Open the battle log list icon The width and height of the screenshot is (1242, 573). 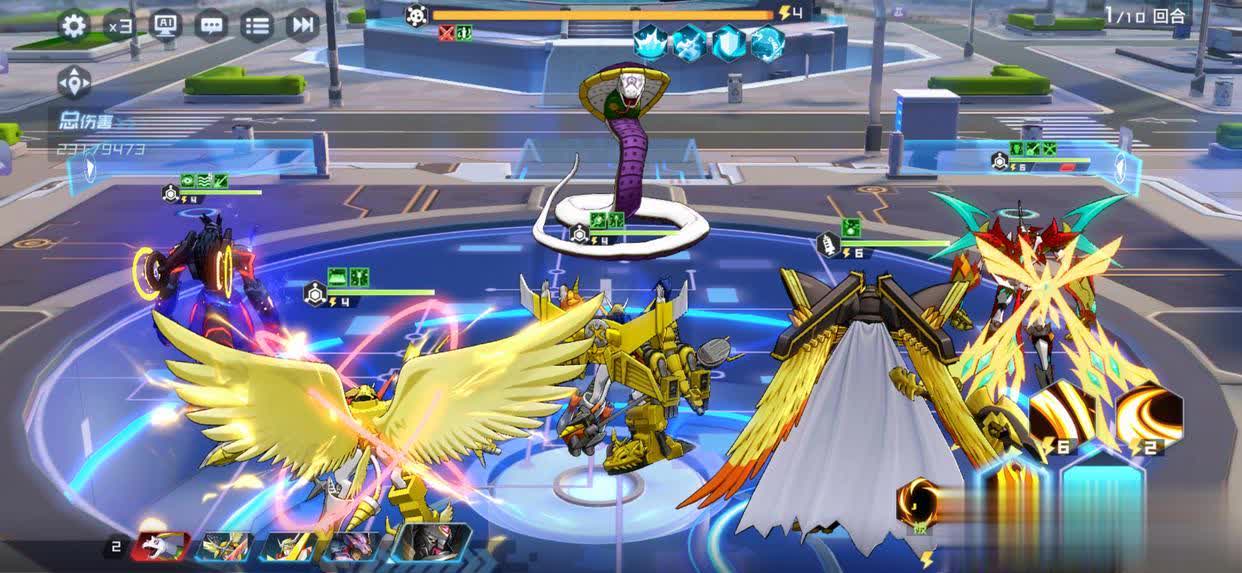click(257, 25)
